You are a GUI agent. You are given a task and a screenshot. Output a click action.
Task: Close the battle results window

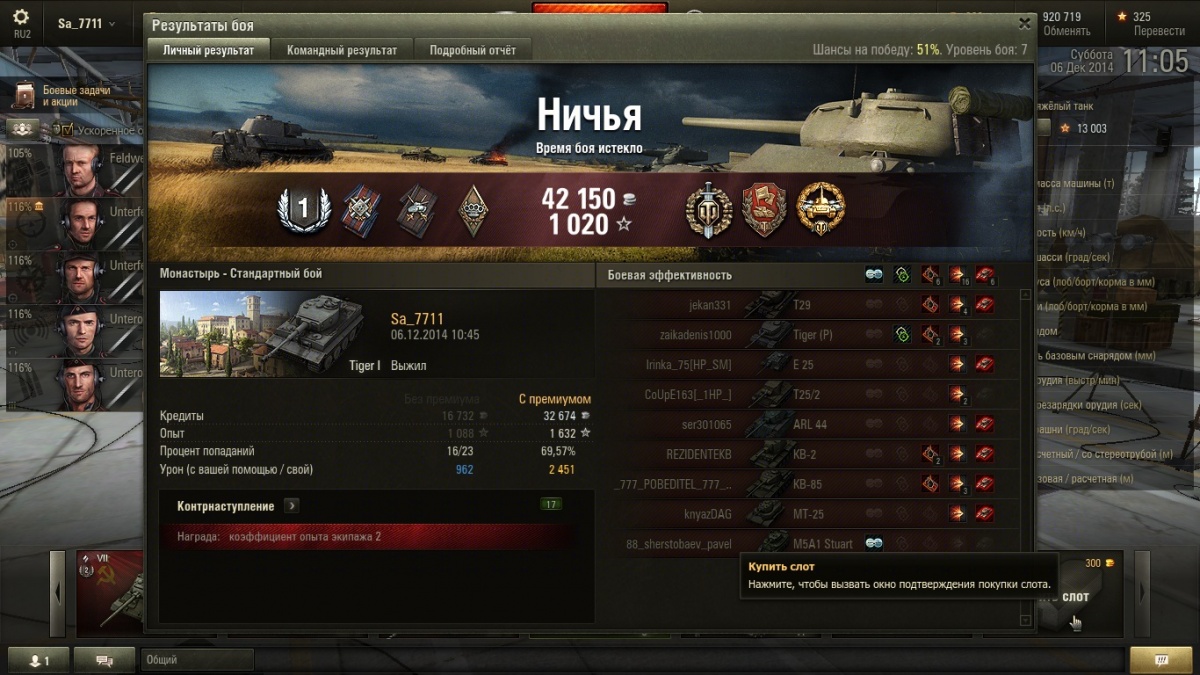click(x=1023, y=24)
